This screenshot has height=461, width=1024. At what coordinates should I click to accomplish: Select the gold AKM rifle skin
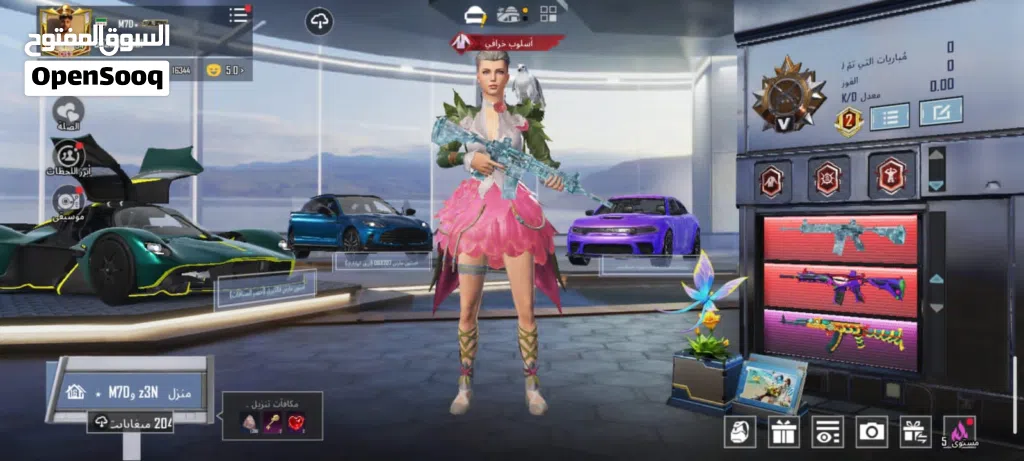point(840,335)
